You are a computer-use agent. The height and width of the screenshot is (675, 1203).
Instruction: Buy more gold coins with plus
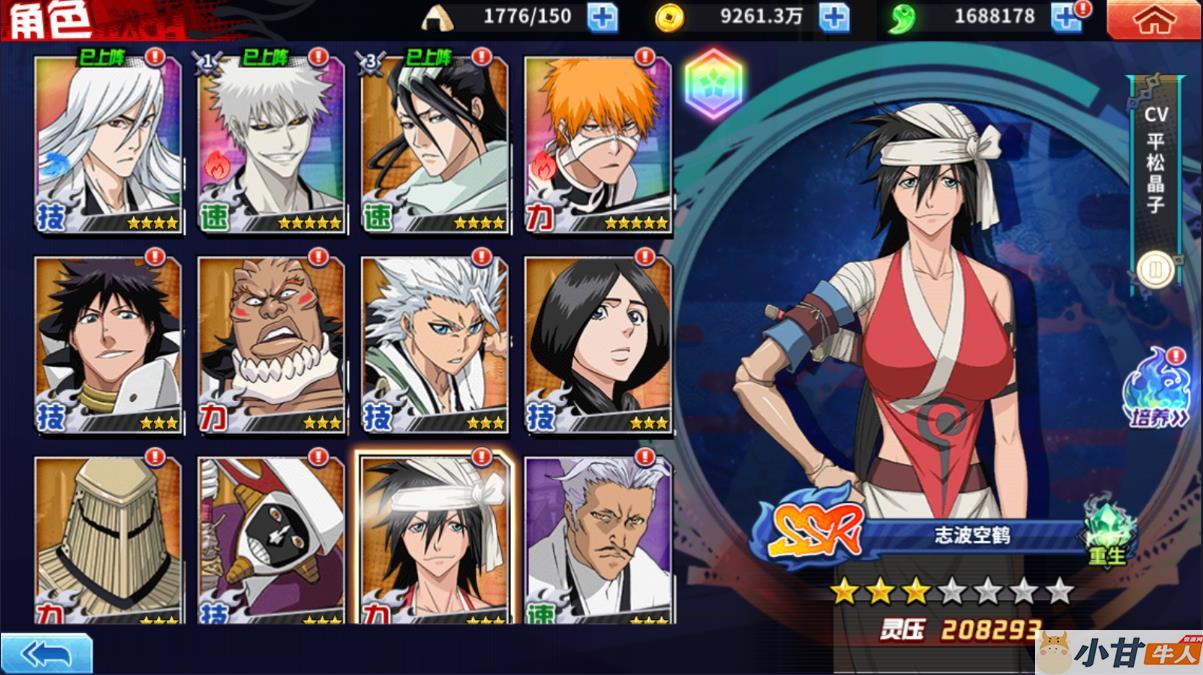point(834,17)
